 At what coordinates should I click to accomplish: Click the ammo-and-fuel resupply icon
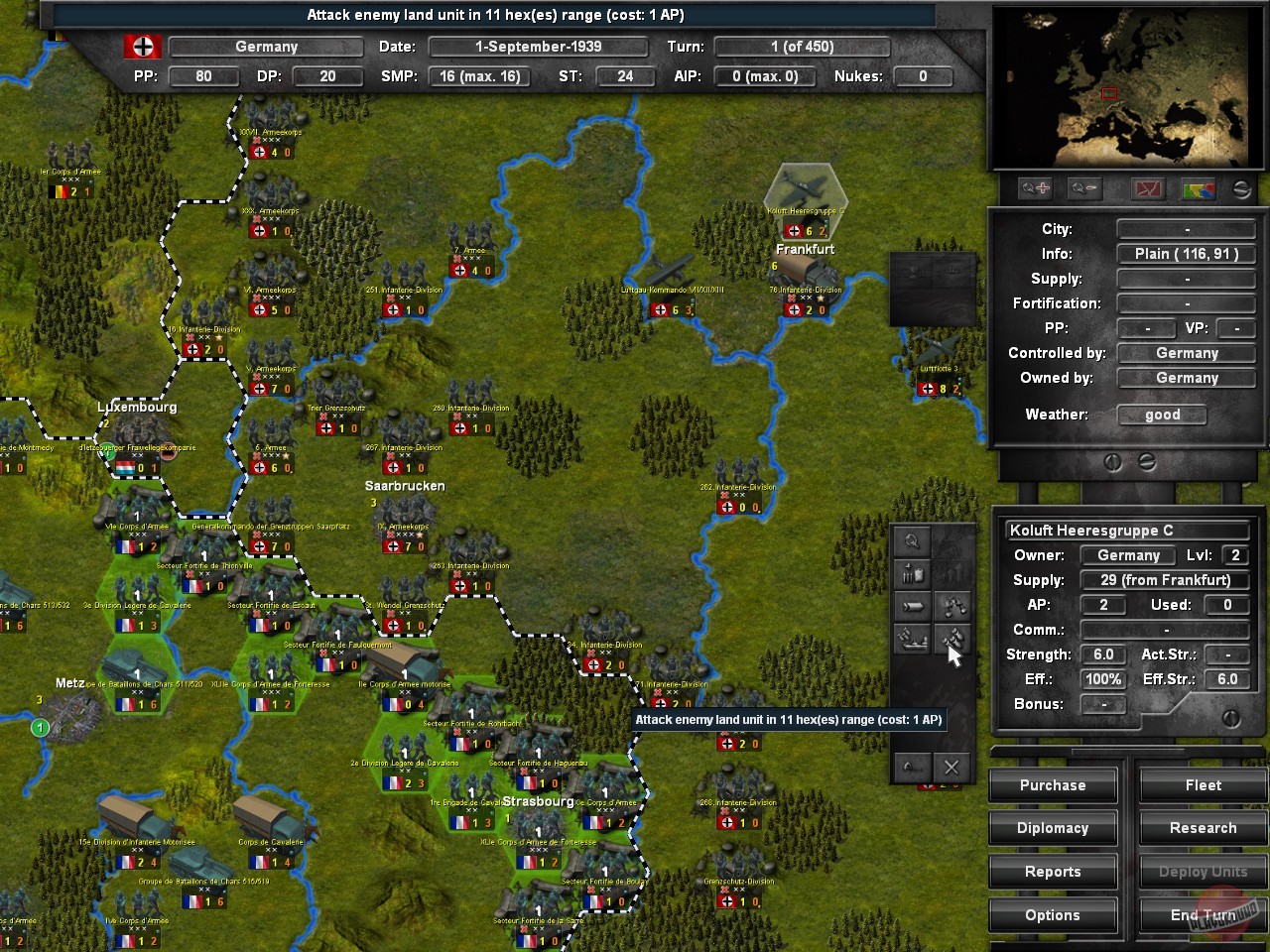[x=912, y=573]
